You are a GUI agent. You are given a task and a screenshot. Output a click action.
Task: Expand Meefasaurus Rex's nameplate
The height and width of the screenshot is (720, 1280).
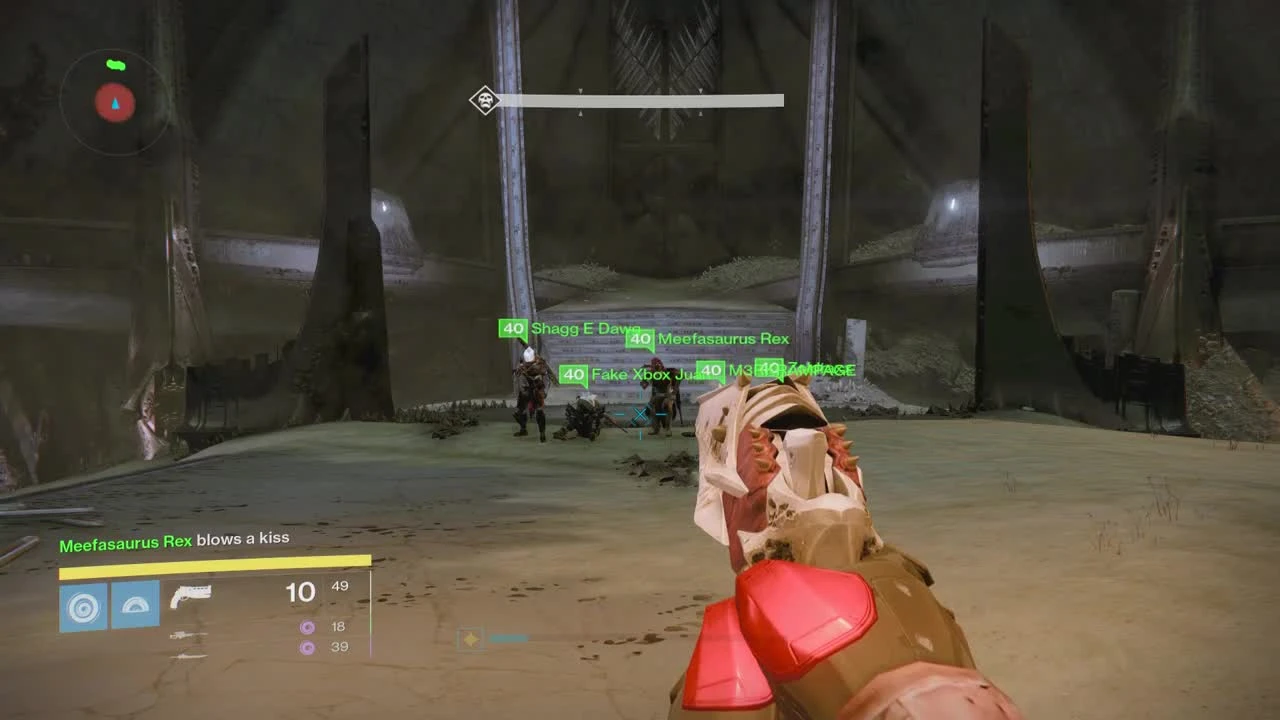pyautogui.click(x=721, y=339)
